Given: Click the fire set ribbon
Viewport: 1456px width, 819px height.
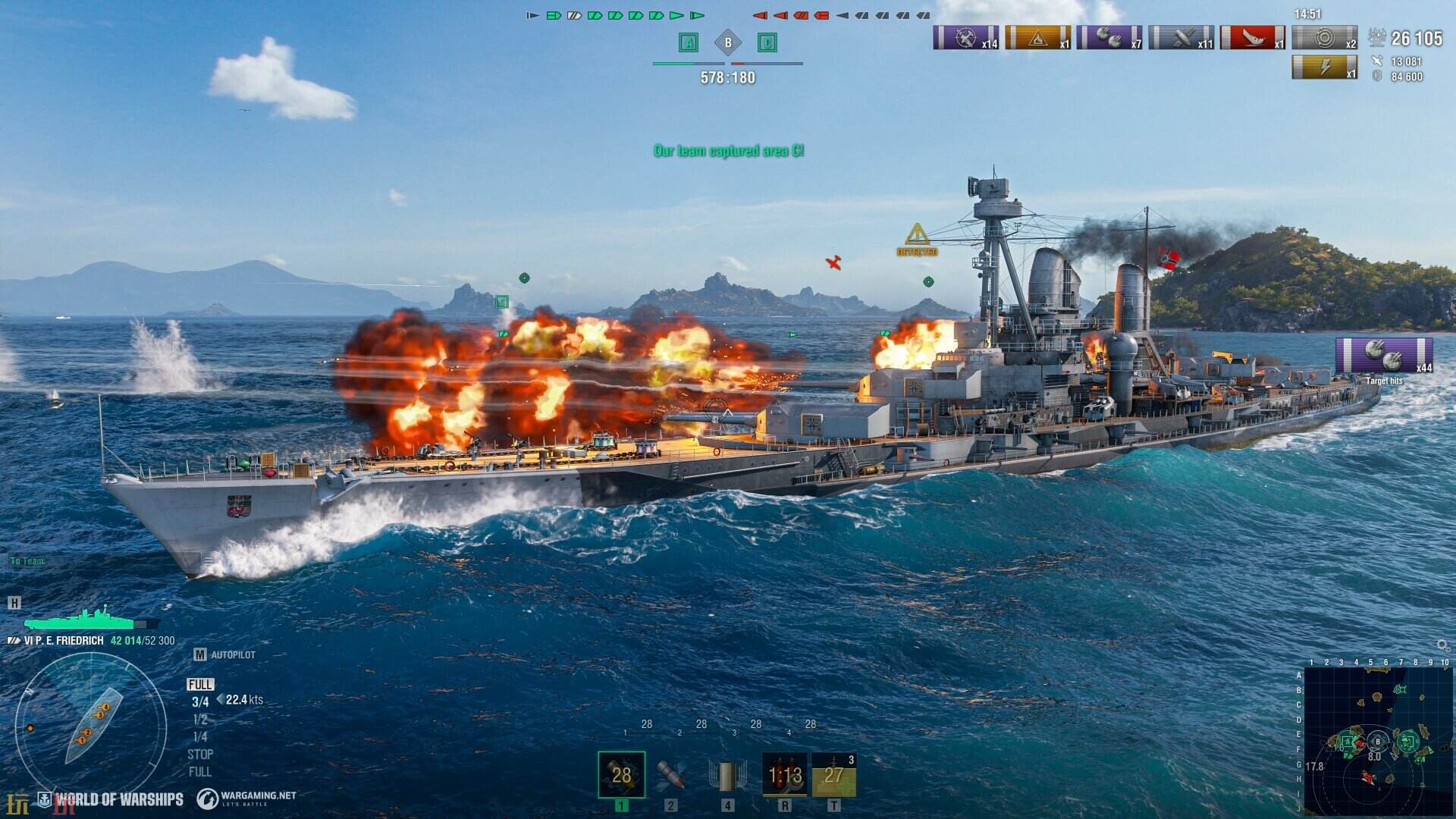Looking at the screenshot, I should (1037, 37).
